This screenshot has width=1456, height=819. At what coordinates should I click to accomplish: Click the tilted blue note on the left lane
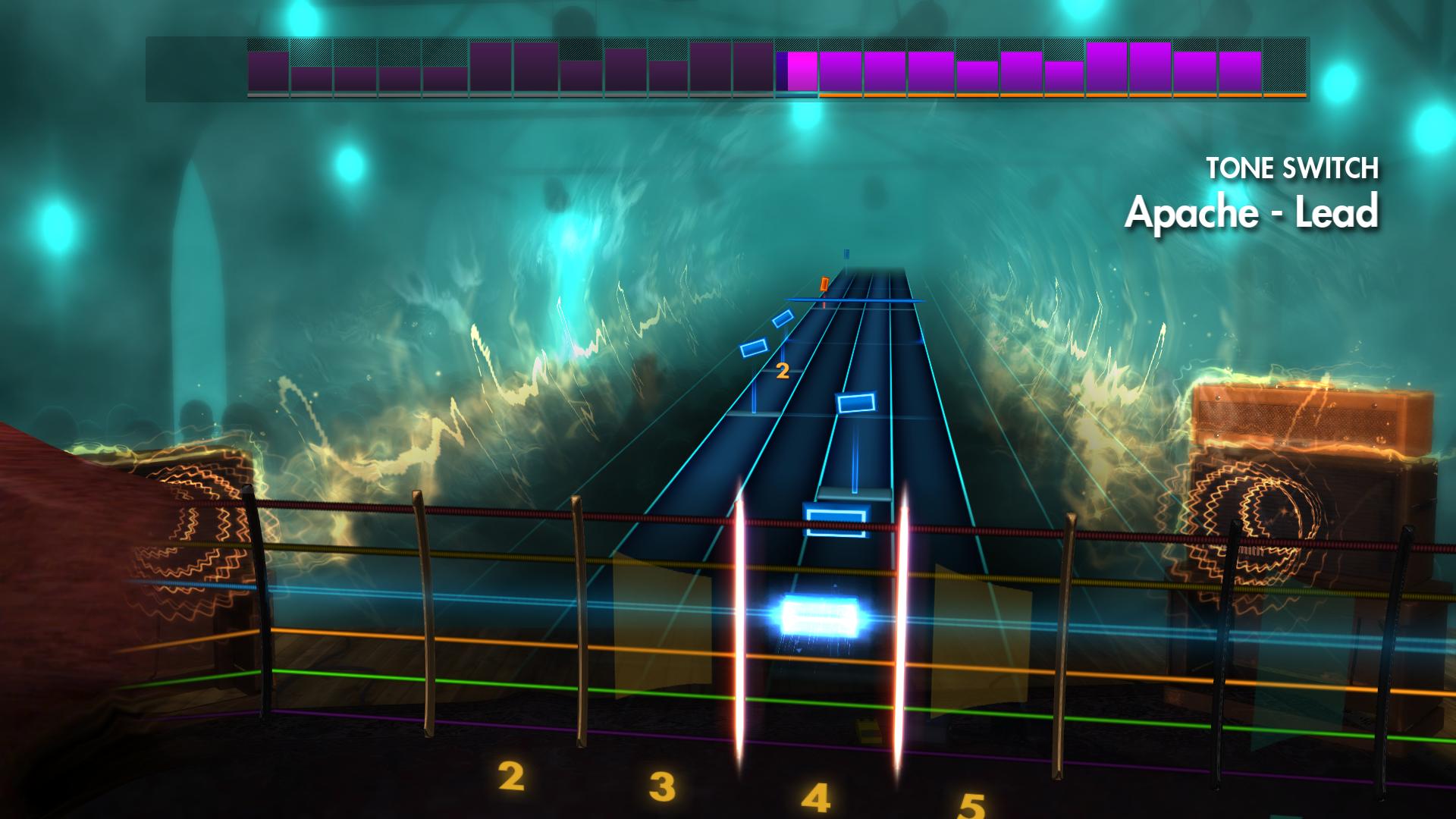click(x=755, y=349)
